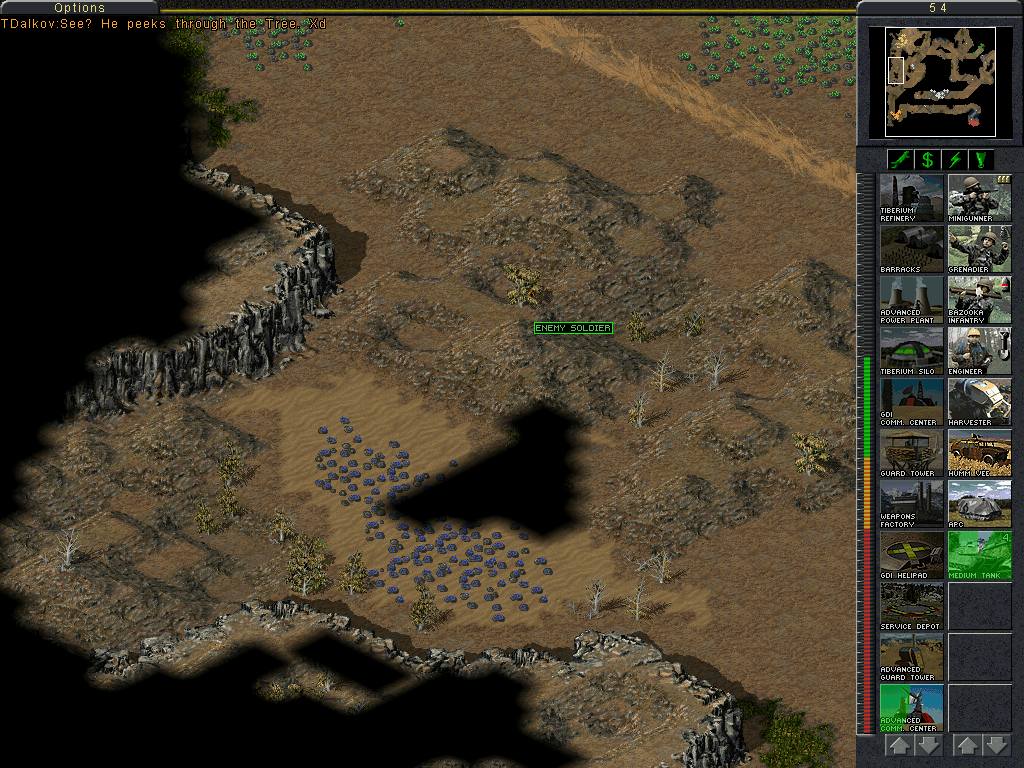
Task: Activate the wrench repair button
Action: (900, 160)
